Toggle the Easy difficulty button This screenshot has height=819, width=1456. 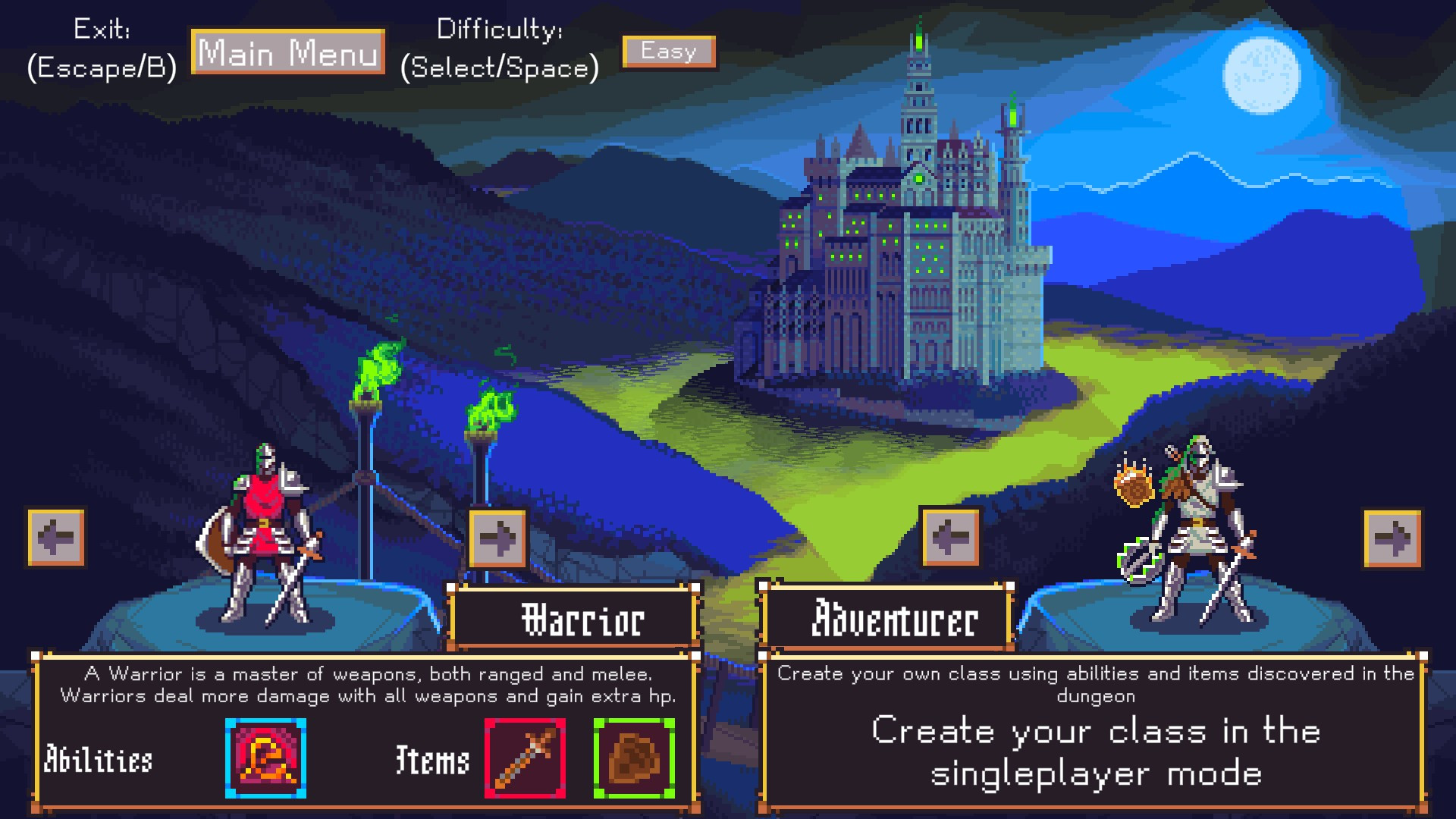(x=669, y=52)
